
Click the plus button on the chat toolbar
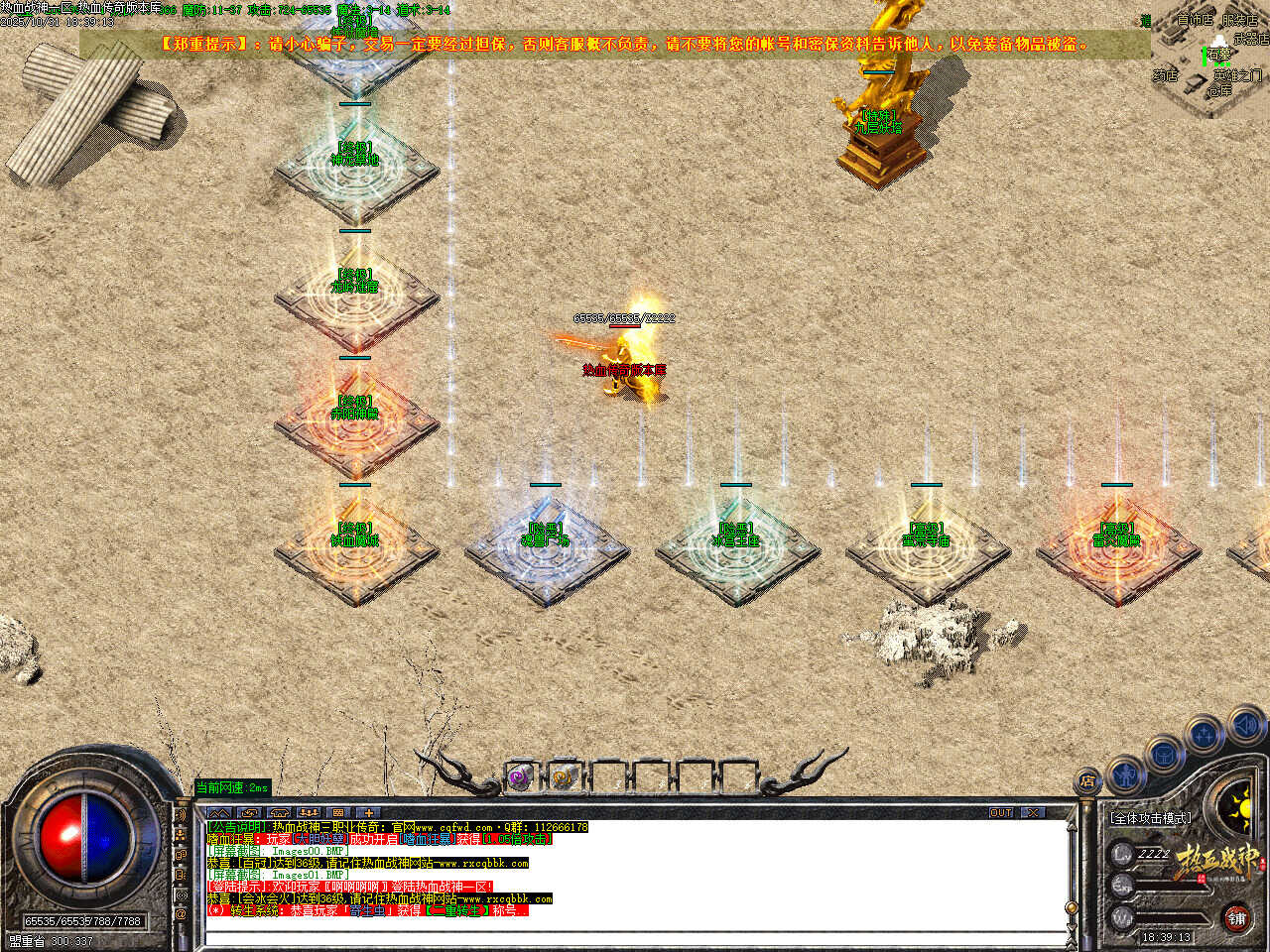click(368, 812)
